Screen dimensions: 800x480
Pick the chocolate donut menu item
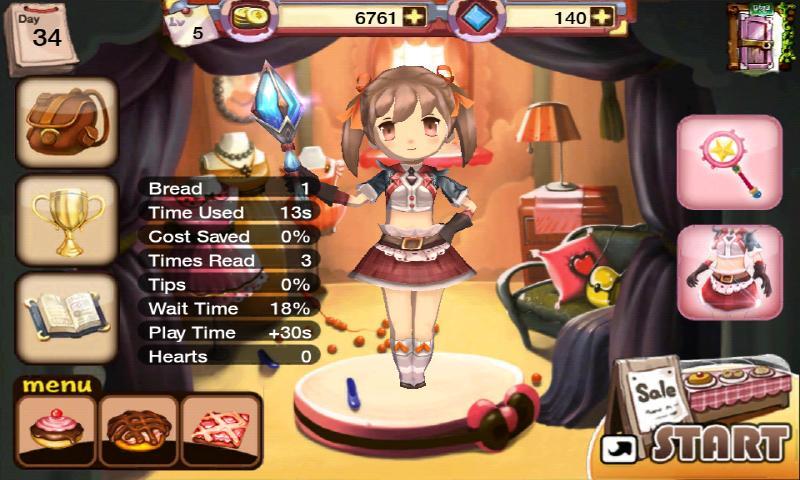pyautogui.click(x=138, y=430)
